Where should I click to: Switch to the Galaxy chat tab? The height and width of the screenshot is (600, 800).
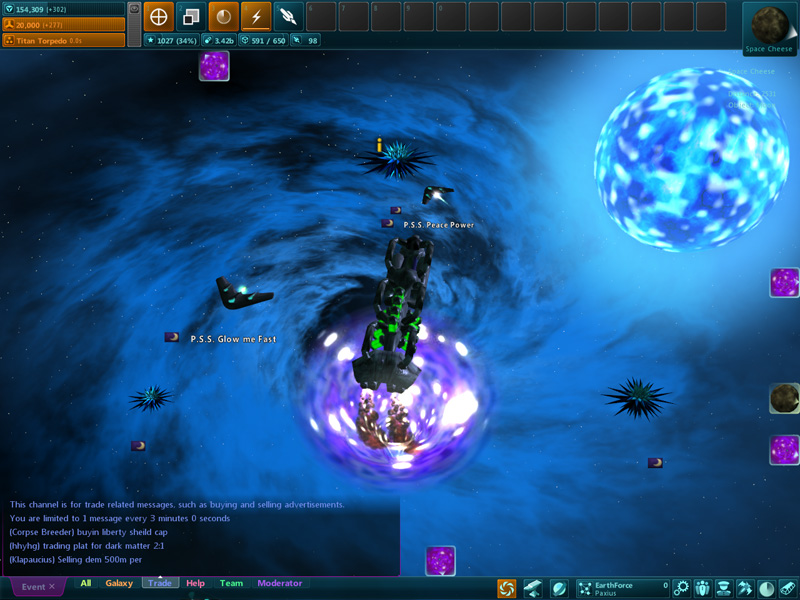click(119, 583)
